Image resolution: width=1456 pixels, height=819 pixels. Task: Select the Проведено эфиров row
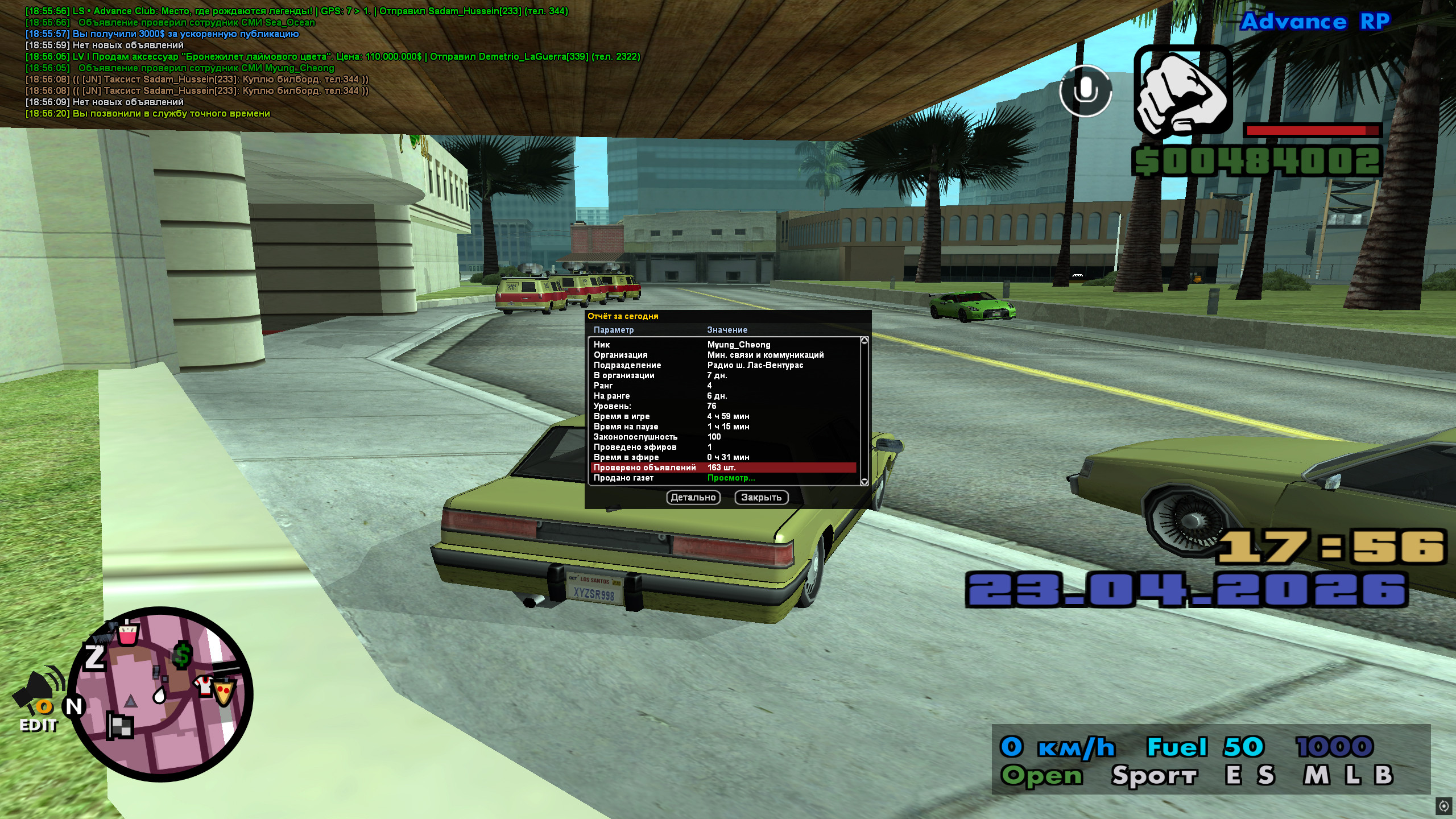pyautogui.click(x=723, y=447)
